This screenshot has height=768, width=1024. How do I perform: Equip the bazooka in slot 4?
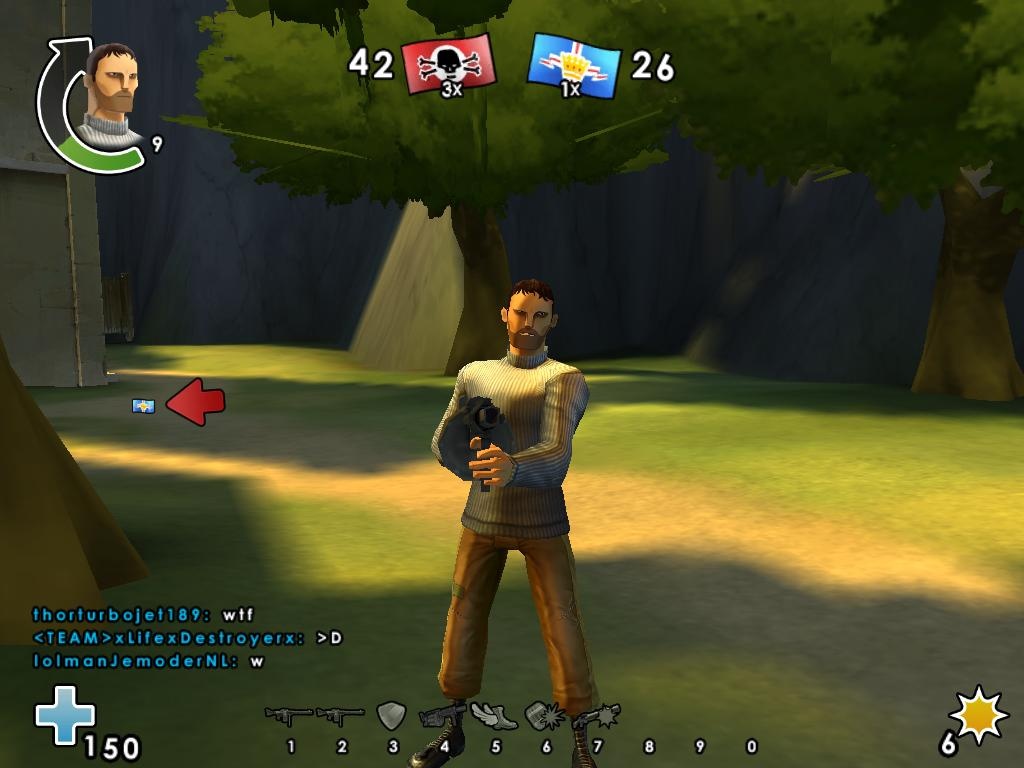point(443,716)
